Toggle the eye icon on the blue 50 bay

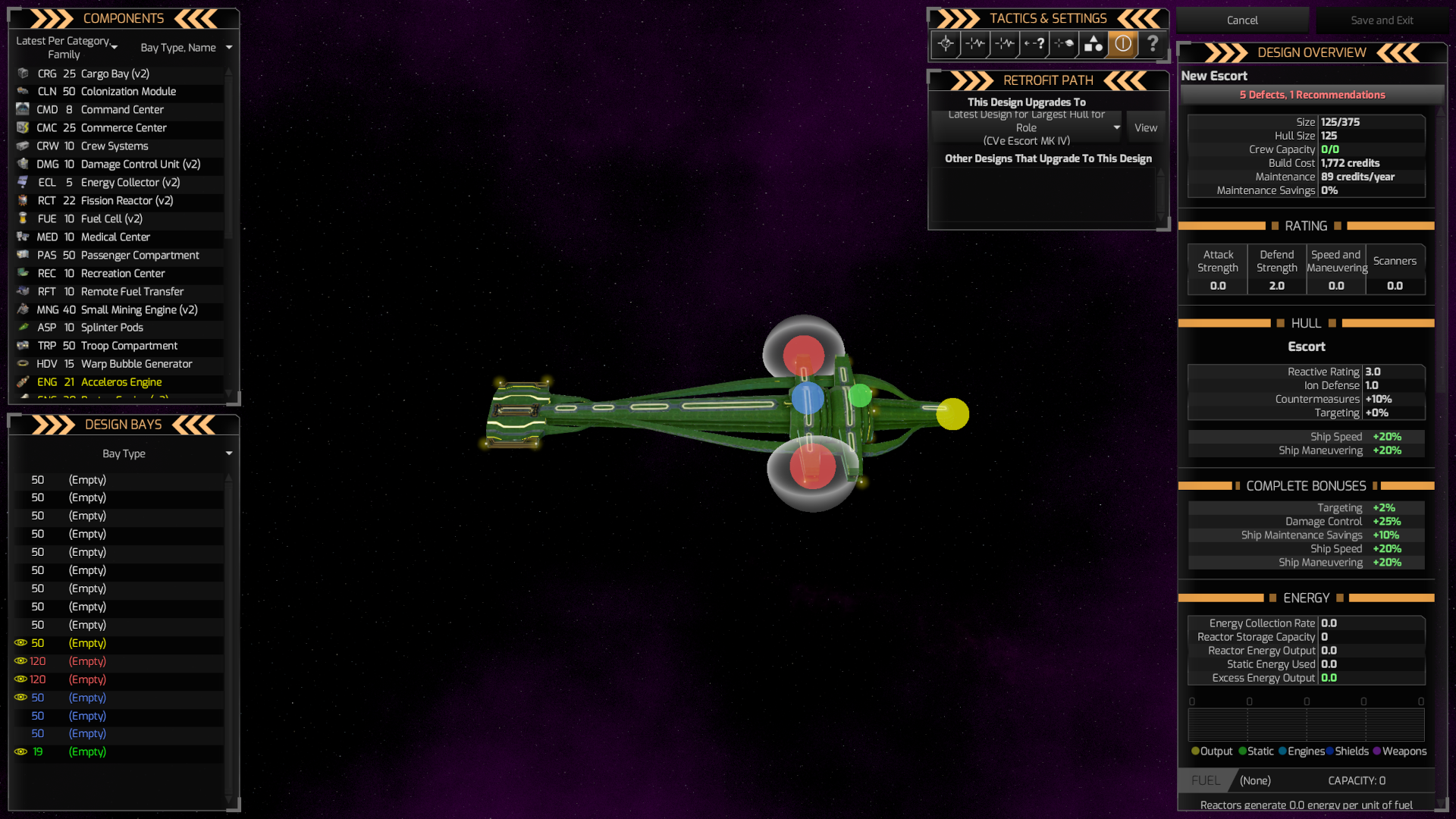pyautogui.click(x=20, y=698)
